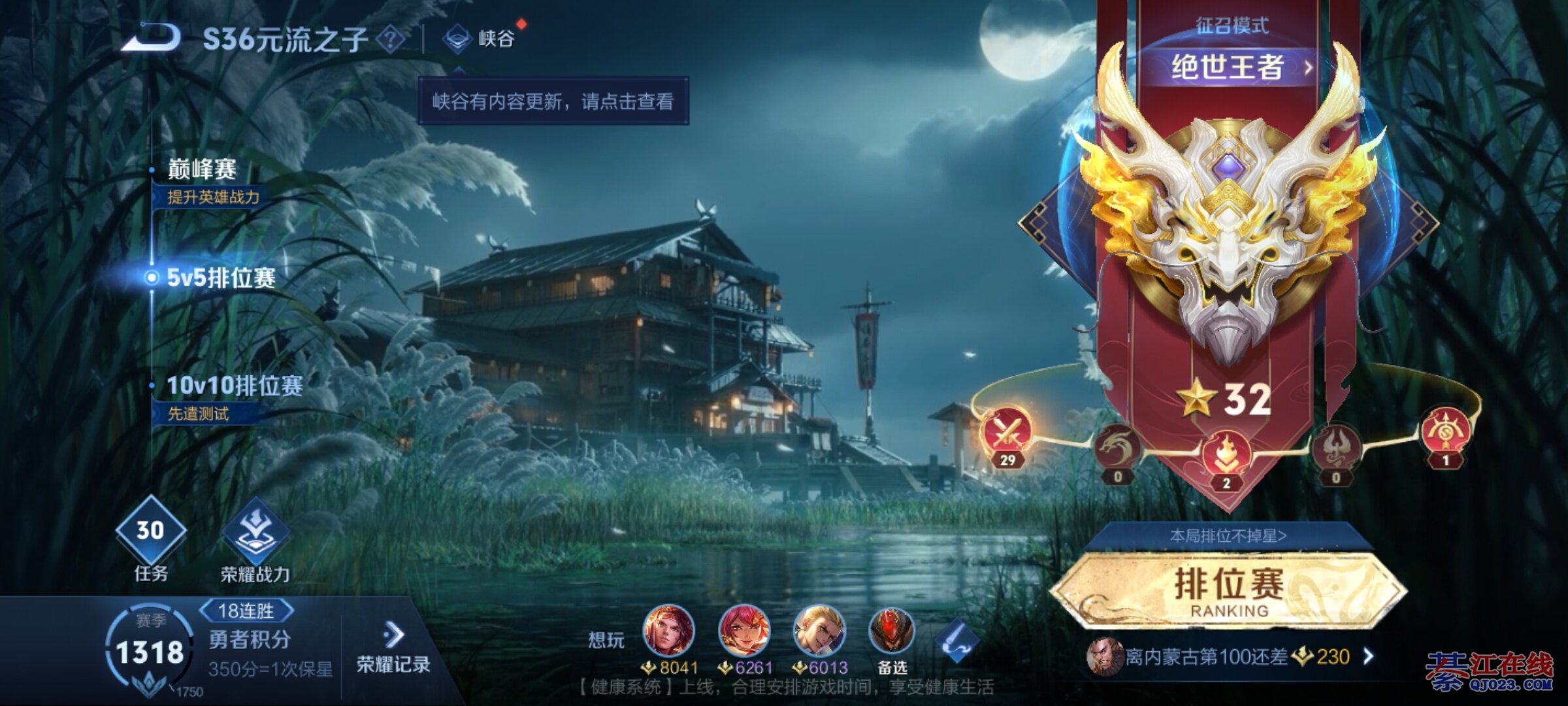The width and height of the screenshot is (1568, 706).
Task: Tap the 本局排位不掉星 star protection notice
Action: point(1228,536)
